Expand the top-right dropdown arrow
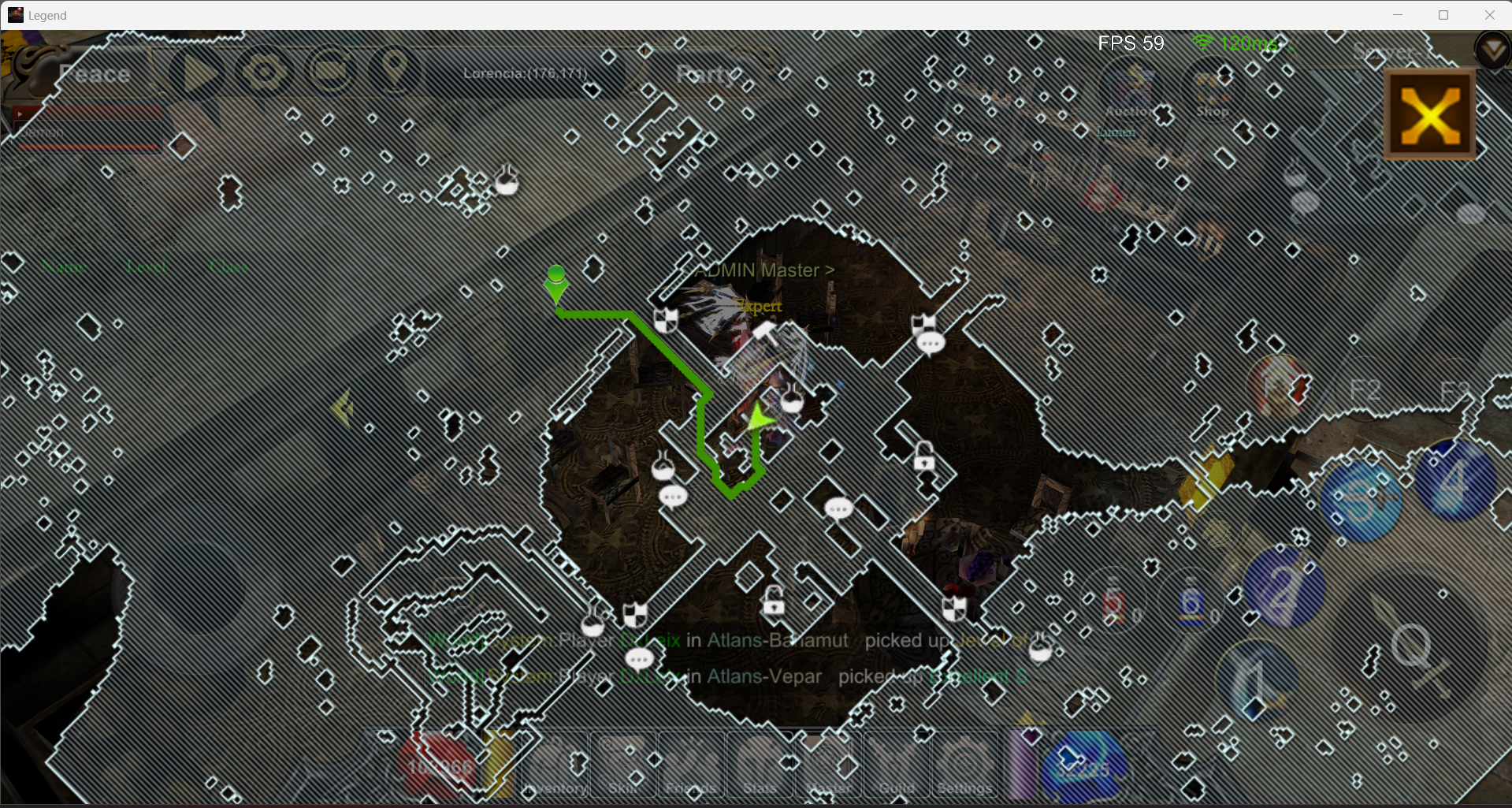Image resolution: width=1512 pixels, height=808 pixels. tap(1492, 51)
